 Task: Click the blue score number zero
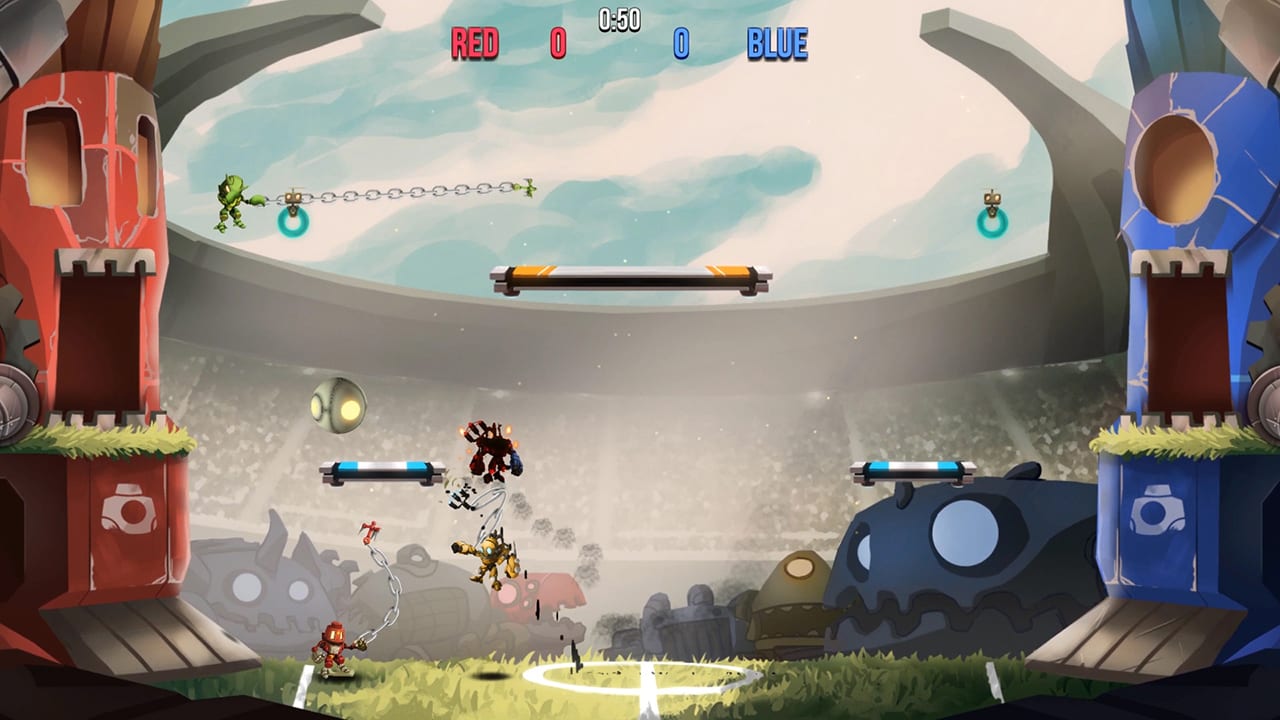pos(682,43)
